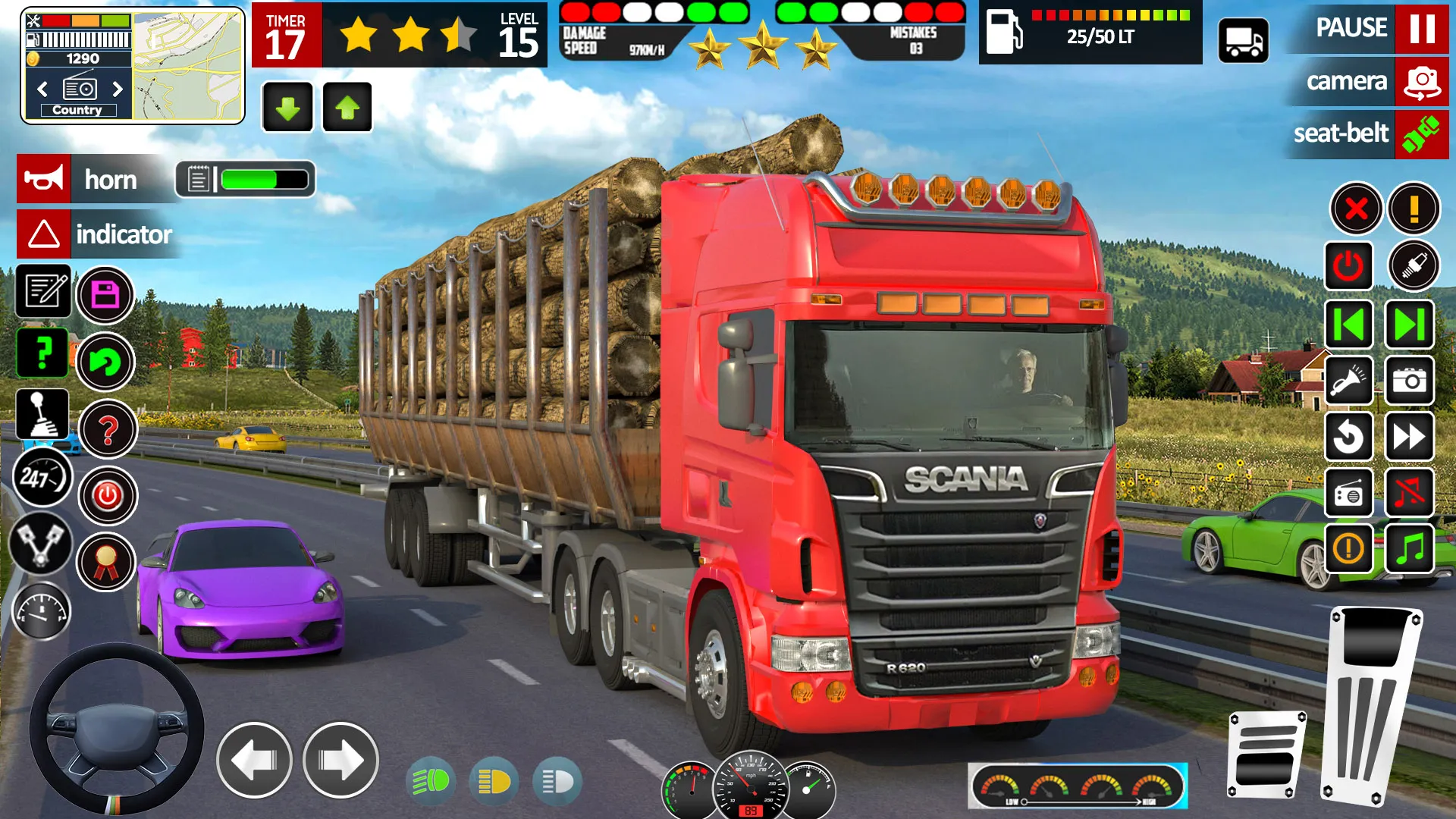Select the gear down green arrow
This screenshot has height=819, width=1456.
(288, 106)
